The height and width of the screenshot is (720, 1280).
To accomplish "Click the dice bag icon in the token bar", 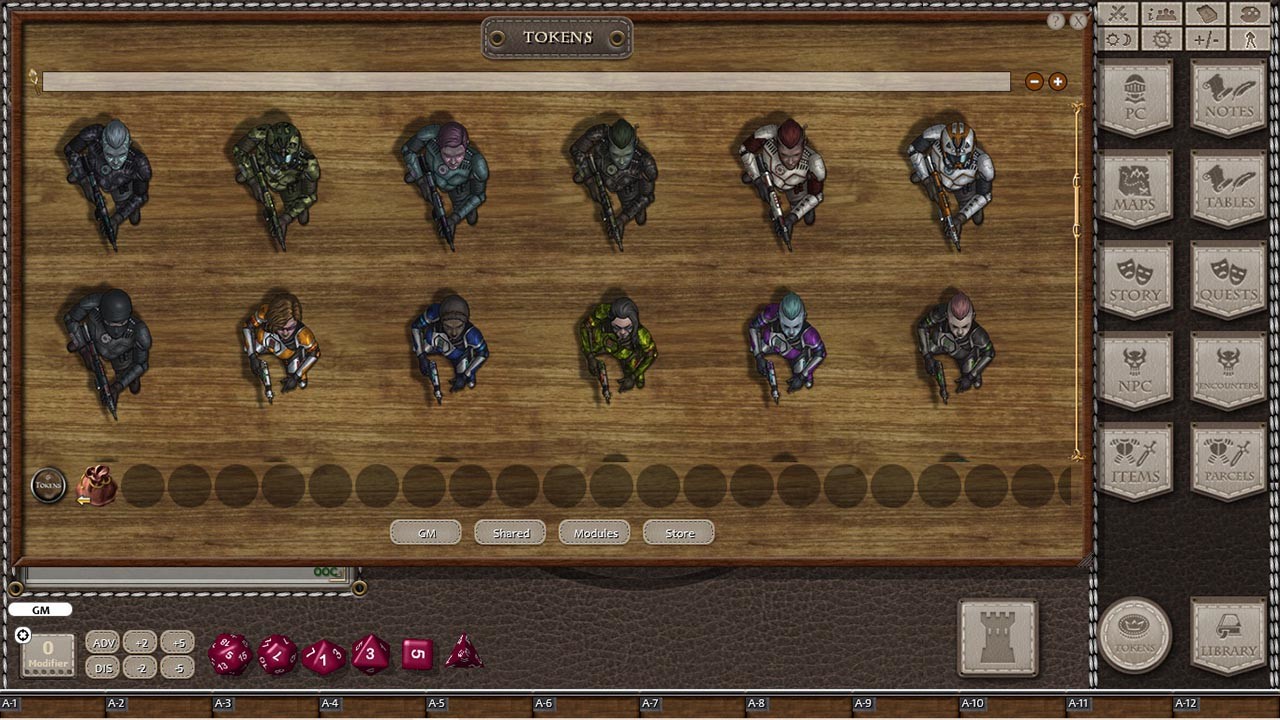I will pos(95,485).
